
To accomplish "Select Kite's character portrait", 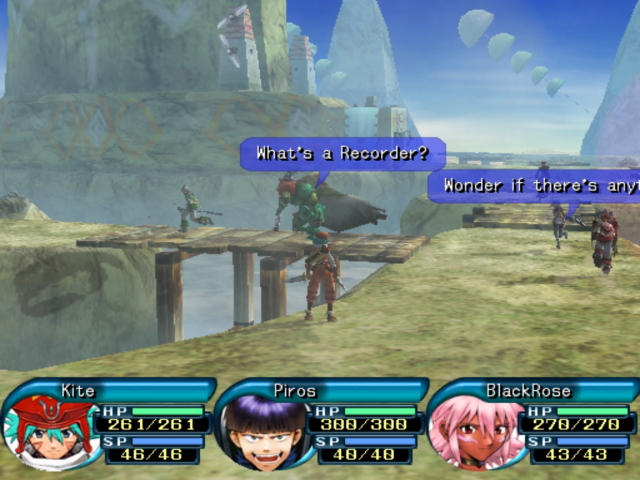I will pyautogui.click(x=47, y=430).
